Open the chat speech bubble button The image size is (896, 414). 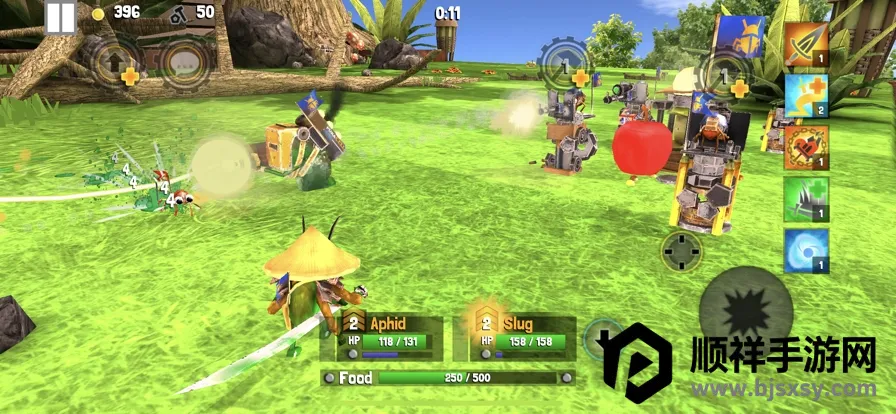(184, 63)
